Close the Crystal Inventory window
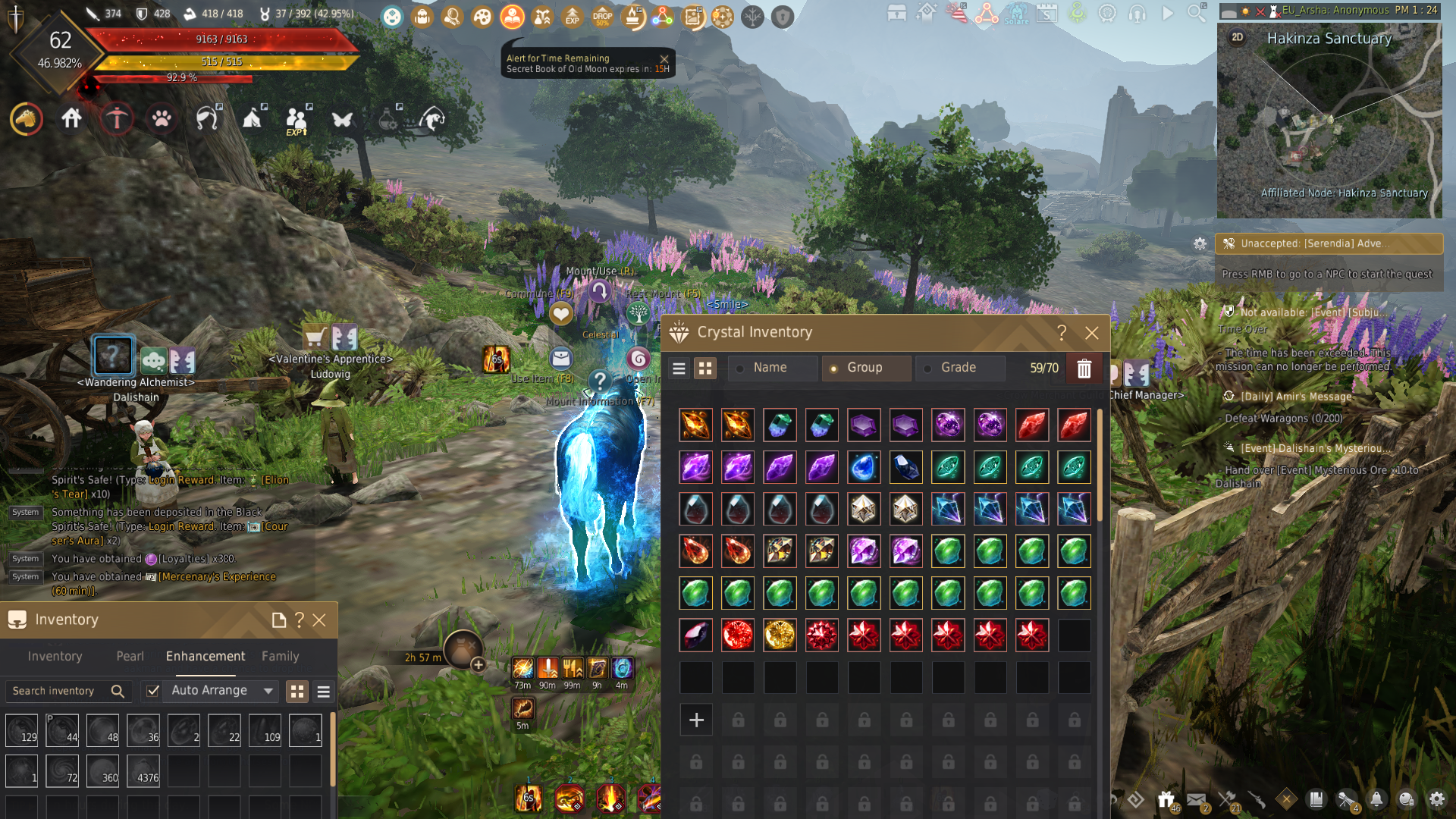This screenshot has width=1456, height=819. point(1091,333)
